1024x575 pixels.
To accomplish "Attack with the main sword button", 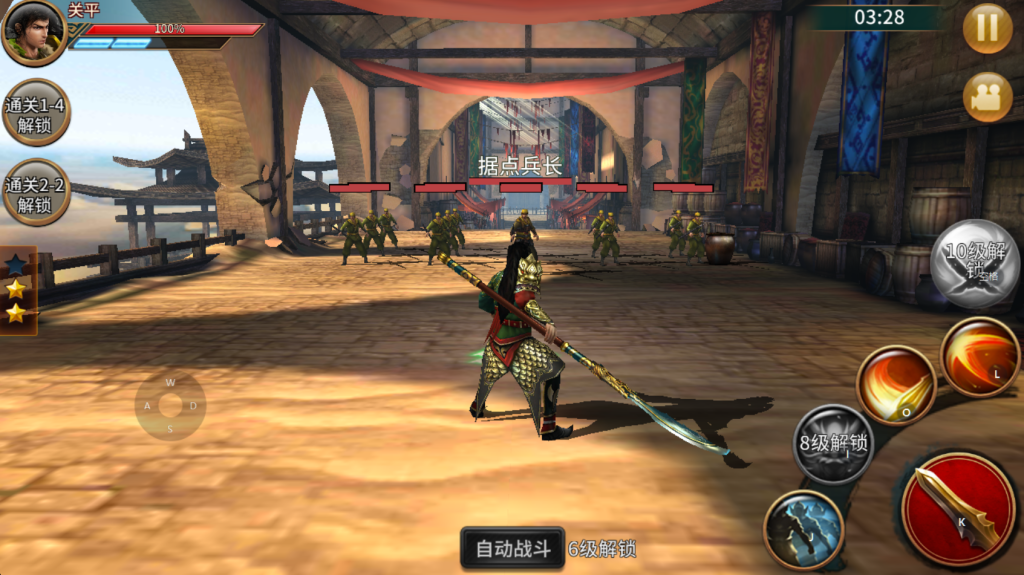I will [957, 508].
